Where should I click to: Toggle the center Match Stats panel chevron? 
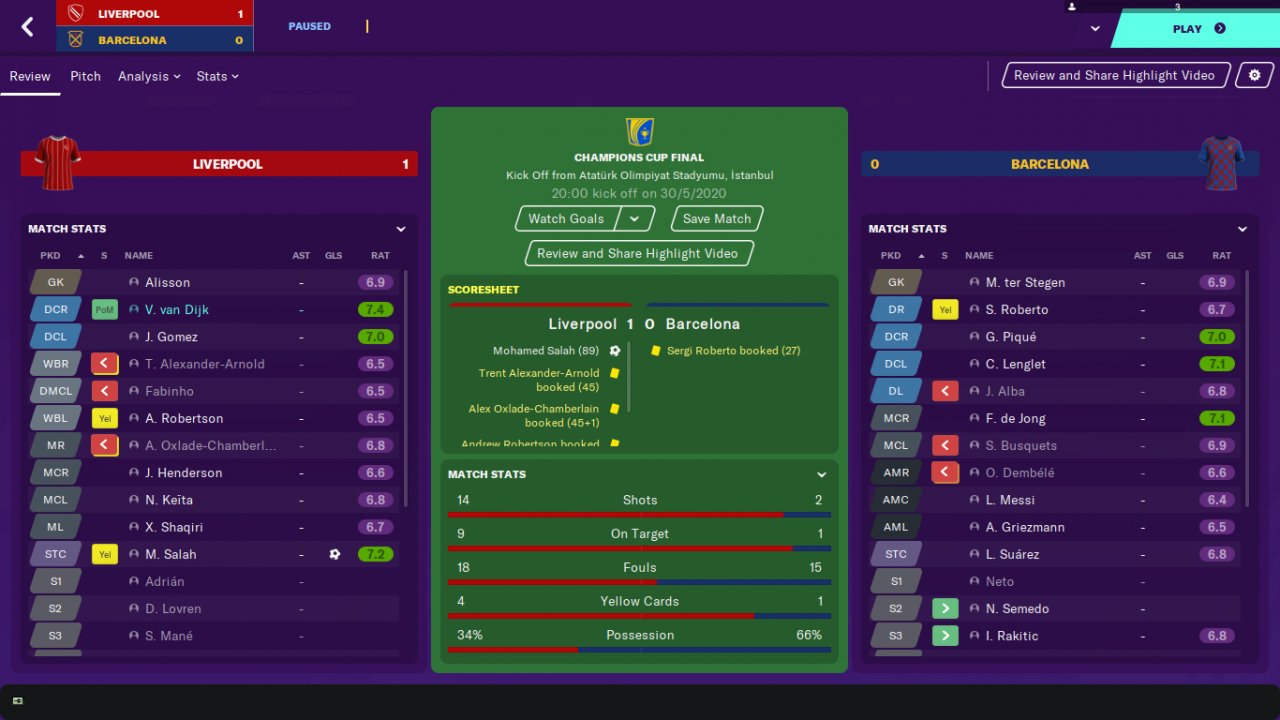click(x=822, y=475)
